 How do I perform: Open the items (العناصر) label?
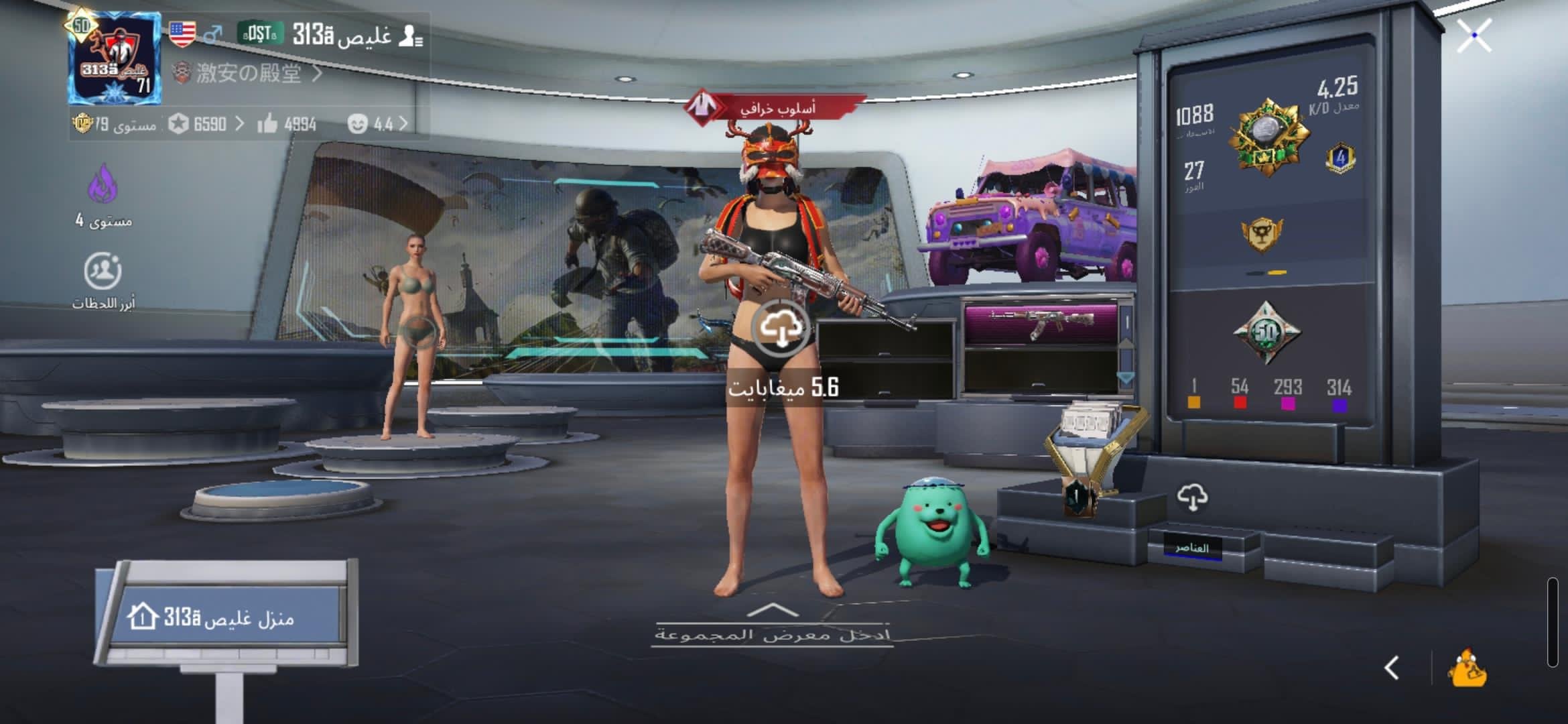pyautogui.click(x=1191, y=548)
